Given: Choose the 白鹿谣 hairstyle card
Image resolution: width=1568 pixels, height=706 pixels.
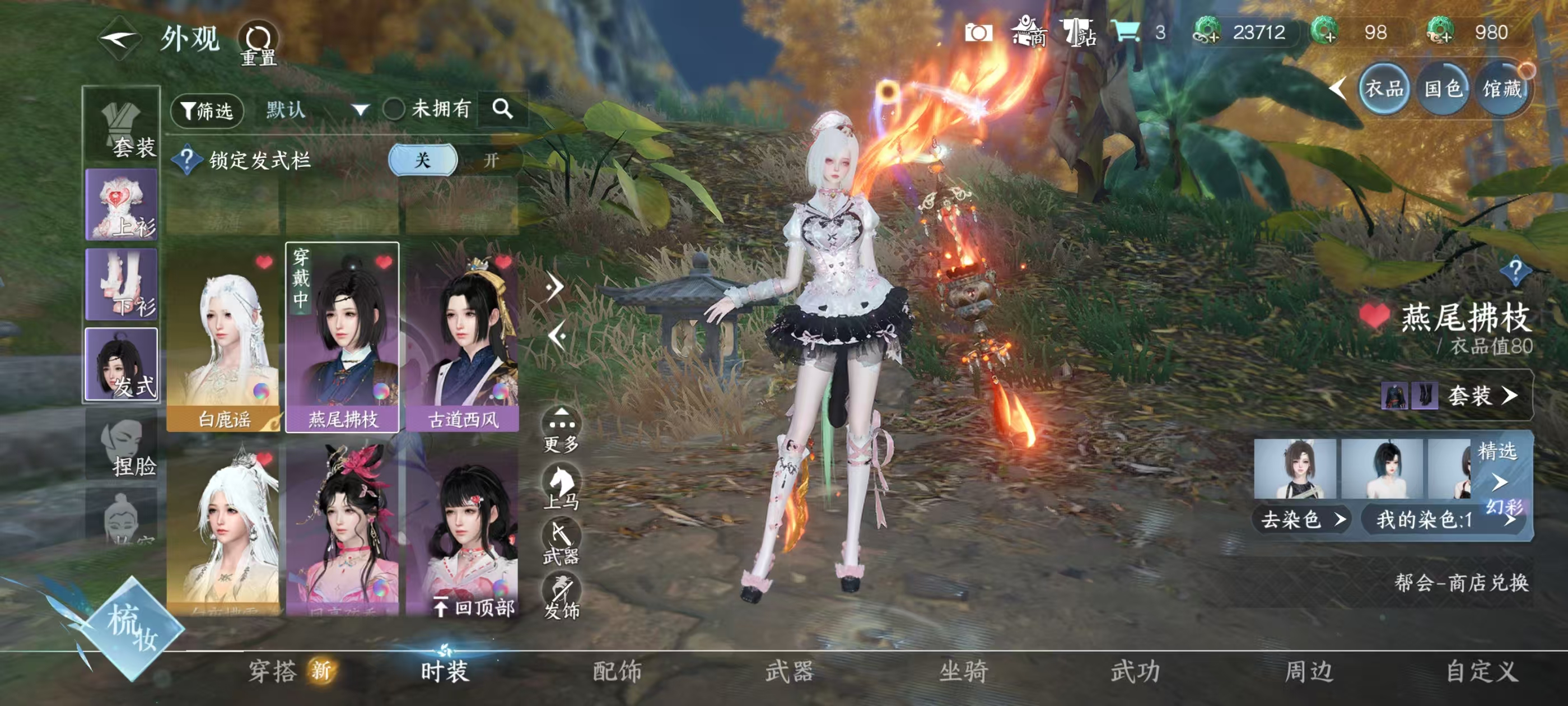Looking at the screenshot, I should [x=223, y=338].
